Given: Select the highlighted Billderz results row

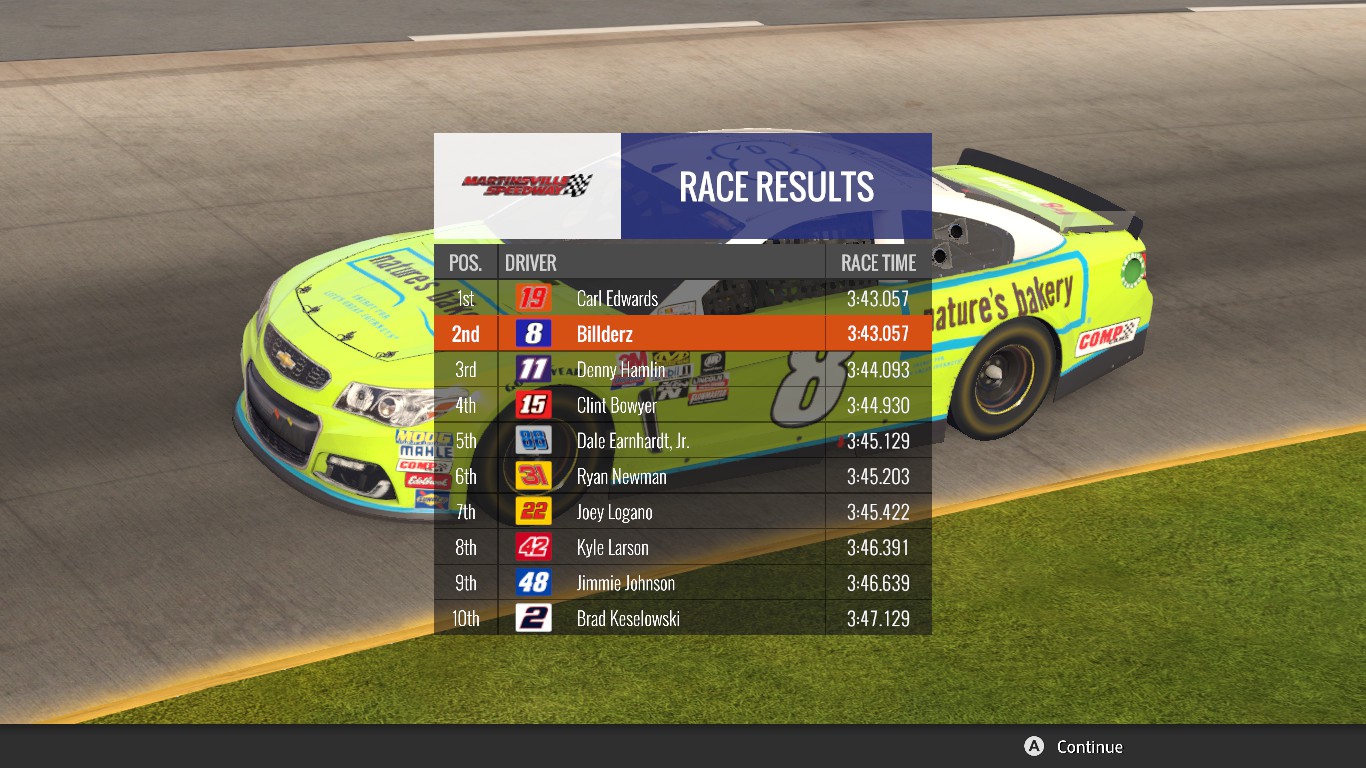Looking at the screenshot, I should pyautogui.click(x=683, y=334).
